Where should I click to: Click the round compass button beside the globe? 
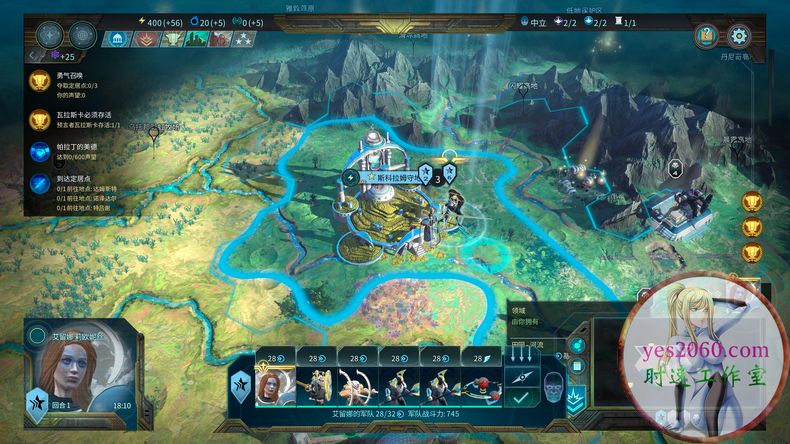pyautogui.click(x=50, y=35)
